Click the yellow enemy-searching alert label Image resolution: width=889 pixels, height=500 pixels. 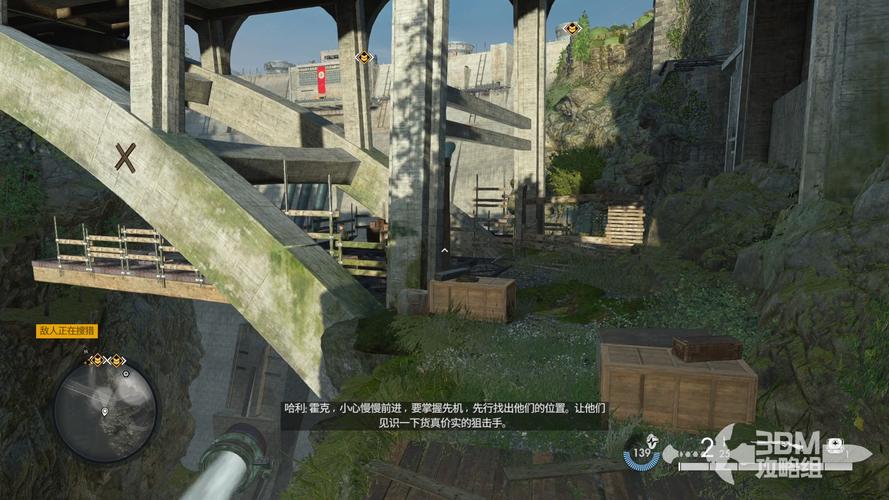tap(66, 331)
